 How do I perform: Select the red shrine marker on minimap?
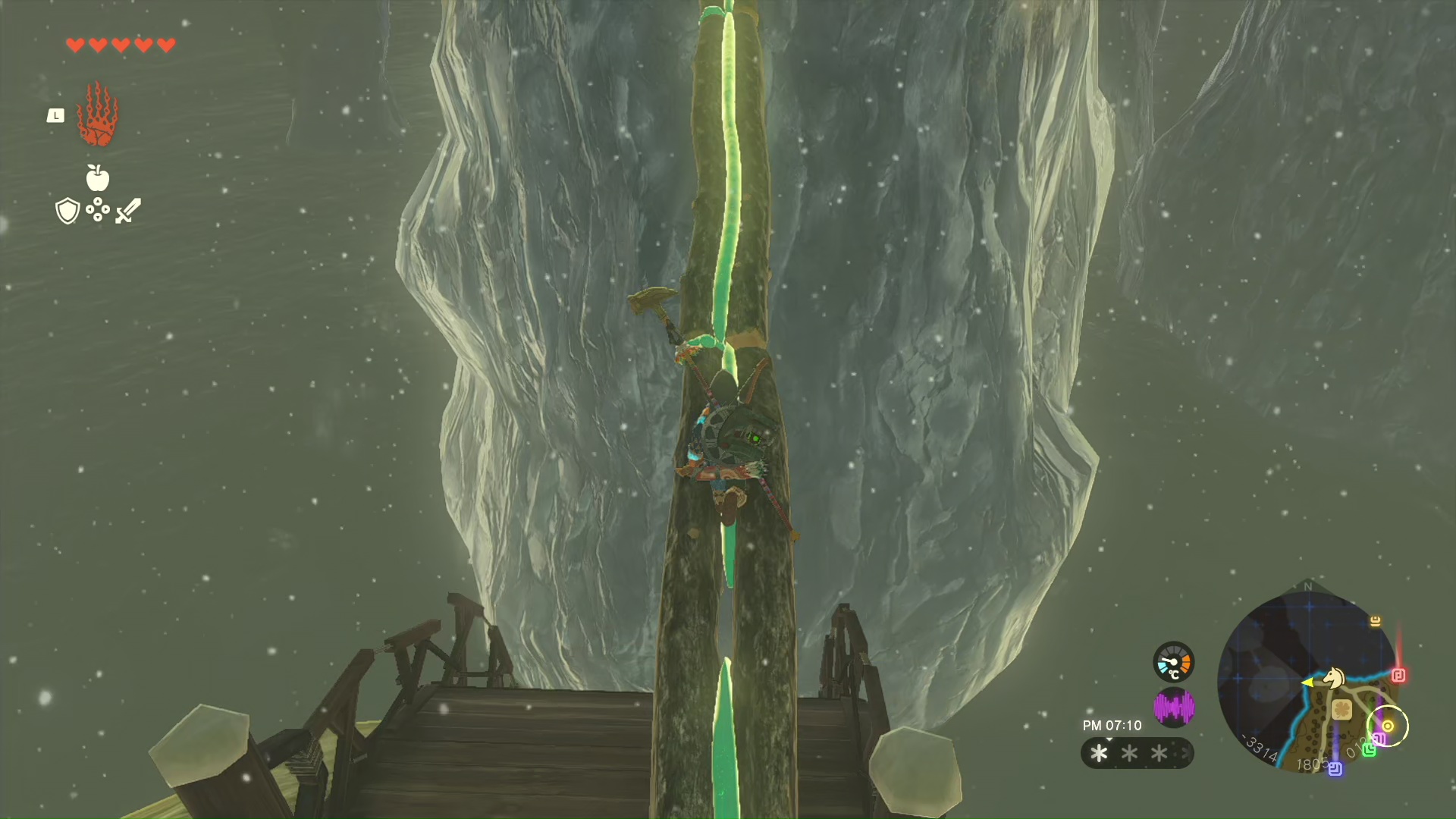pos(1398,675)
